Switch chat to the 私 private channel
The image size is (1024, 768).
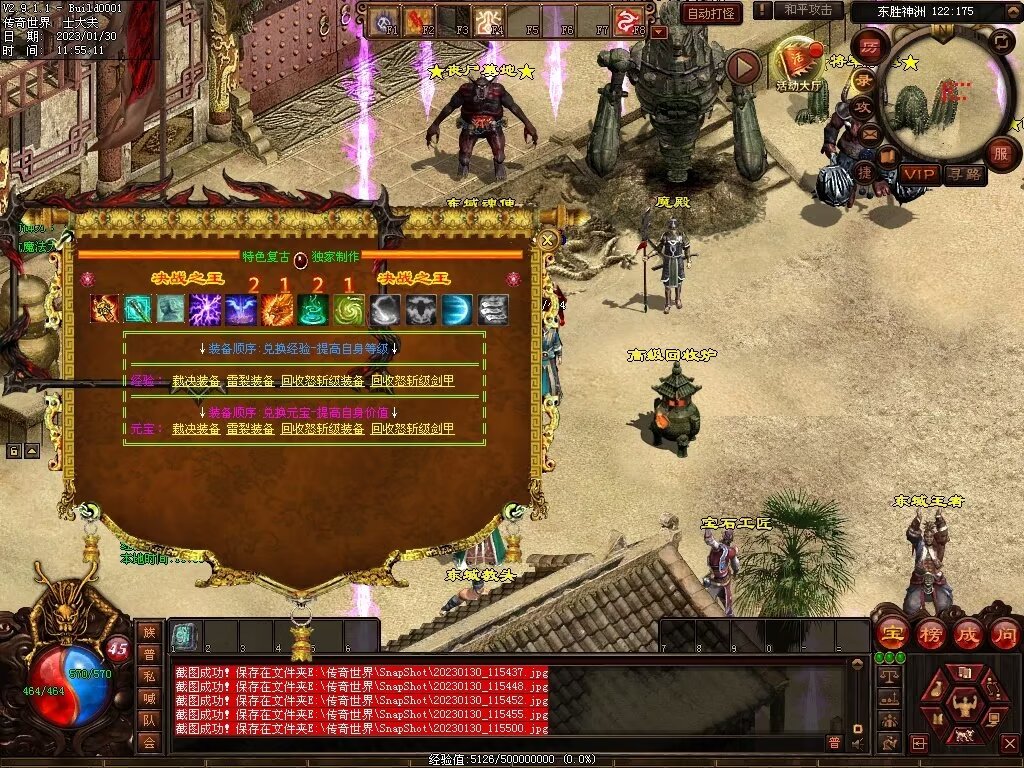coord(148,675)
